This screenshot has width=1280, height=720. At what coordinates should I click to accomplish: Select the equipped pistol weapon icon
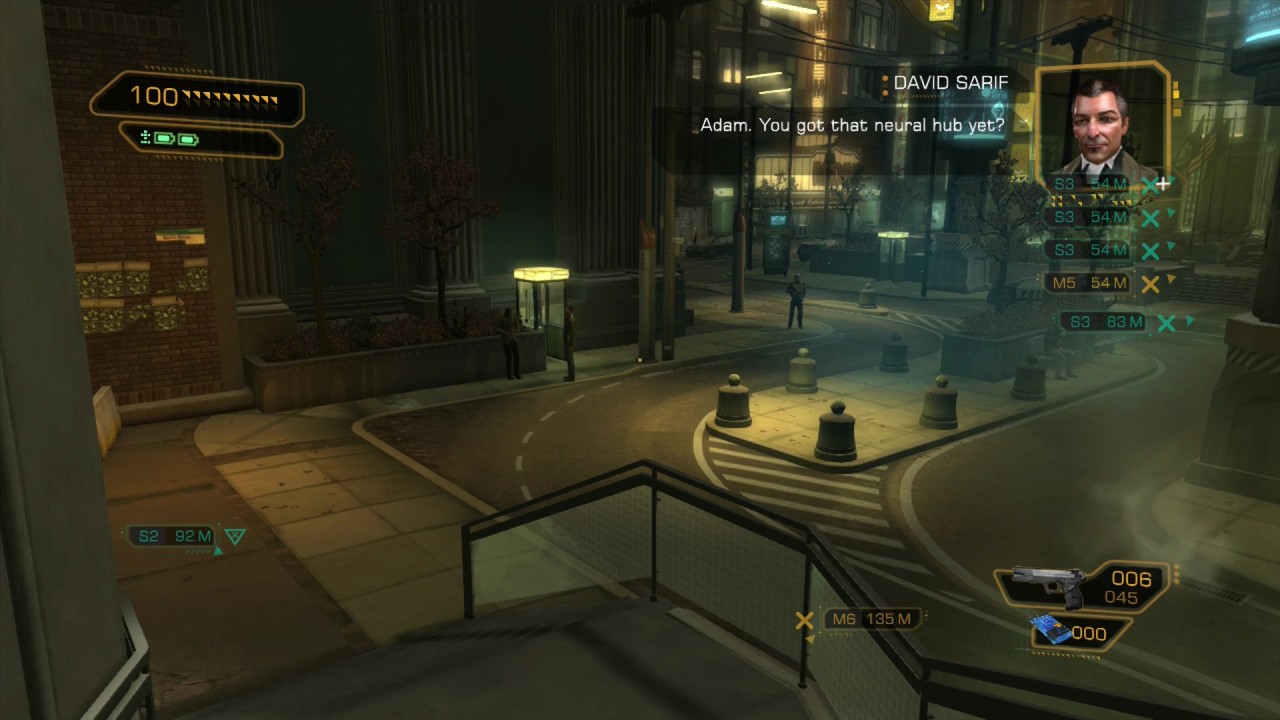click(x=1049, y=584)
